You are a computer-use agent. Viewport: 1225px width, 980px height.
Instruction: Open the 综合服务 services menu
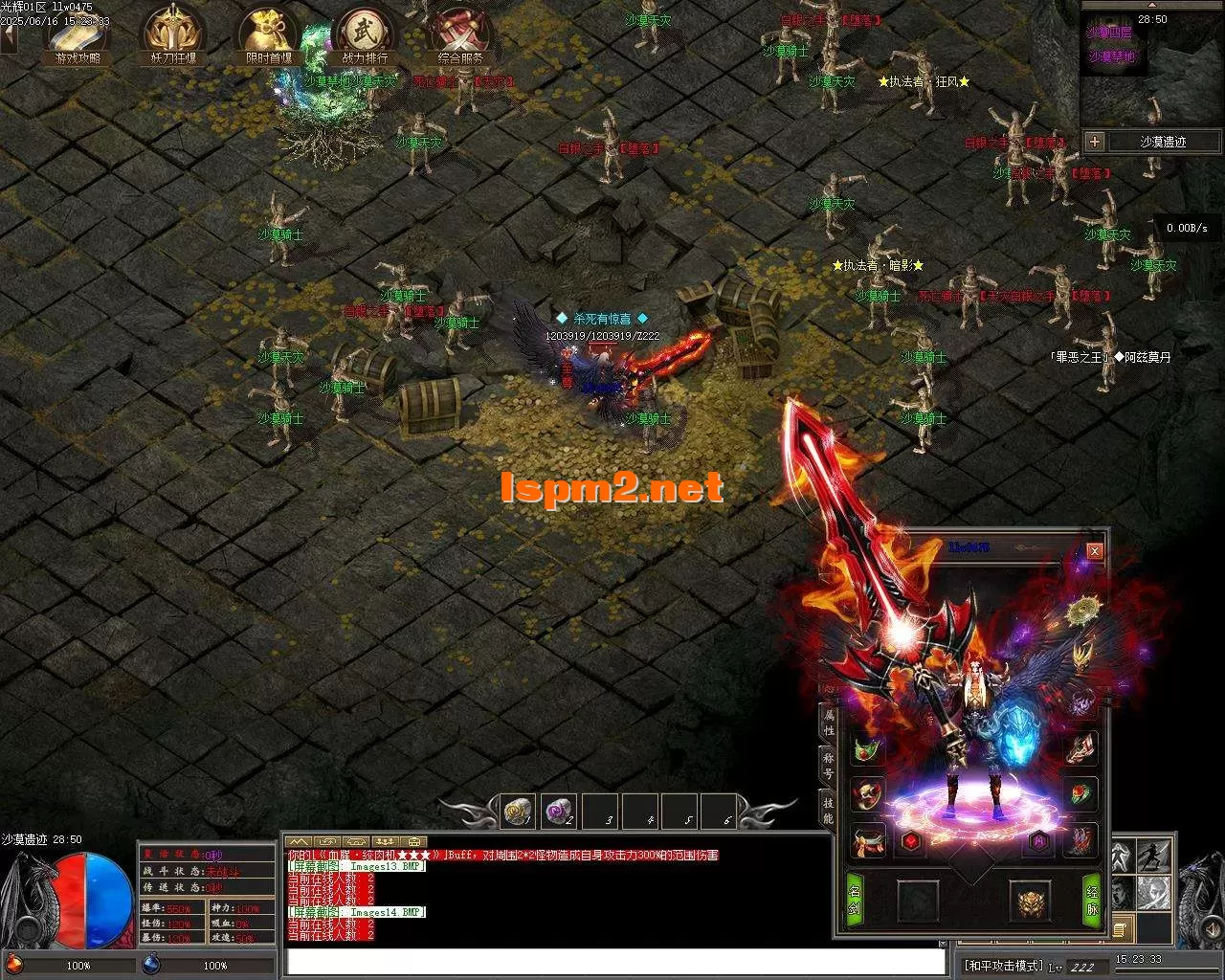click(461, 35)
